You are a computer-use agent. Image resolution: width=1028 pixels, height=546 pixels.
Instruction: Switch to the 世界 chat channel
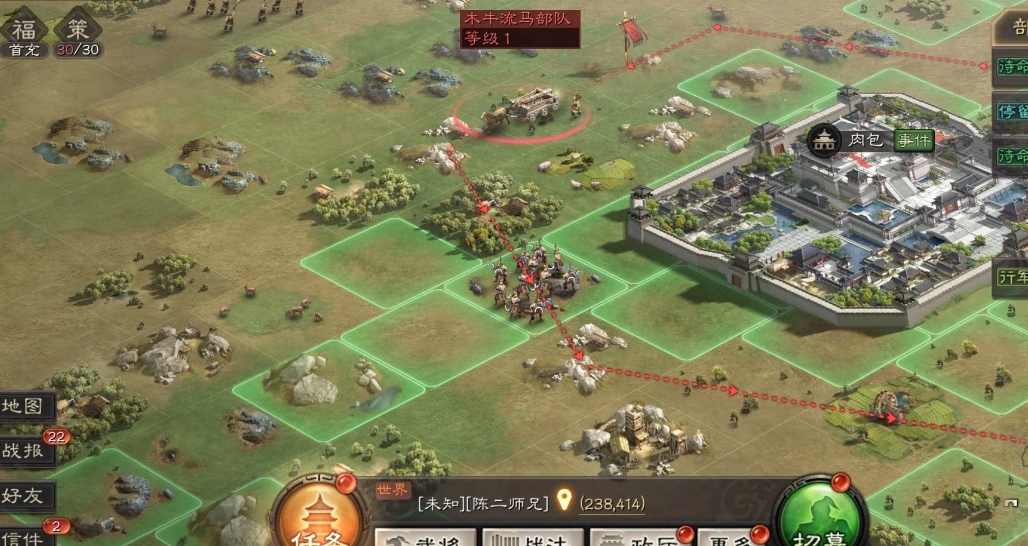tap(393, 490)
